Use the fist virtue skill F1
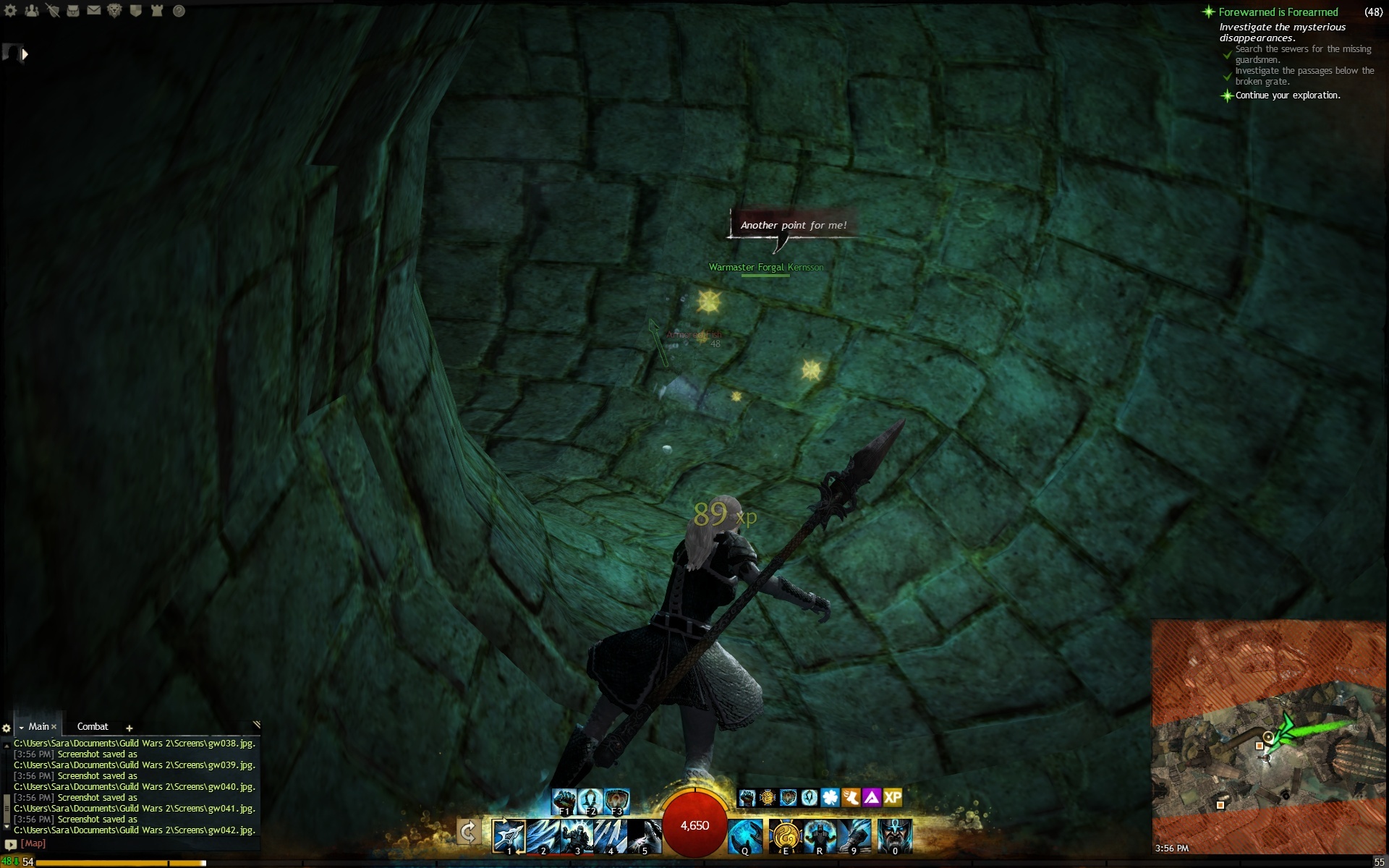This screenshot has height=868, width=1389. (x=564, y=801)
